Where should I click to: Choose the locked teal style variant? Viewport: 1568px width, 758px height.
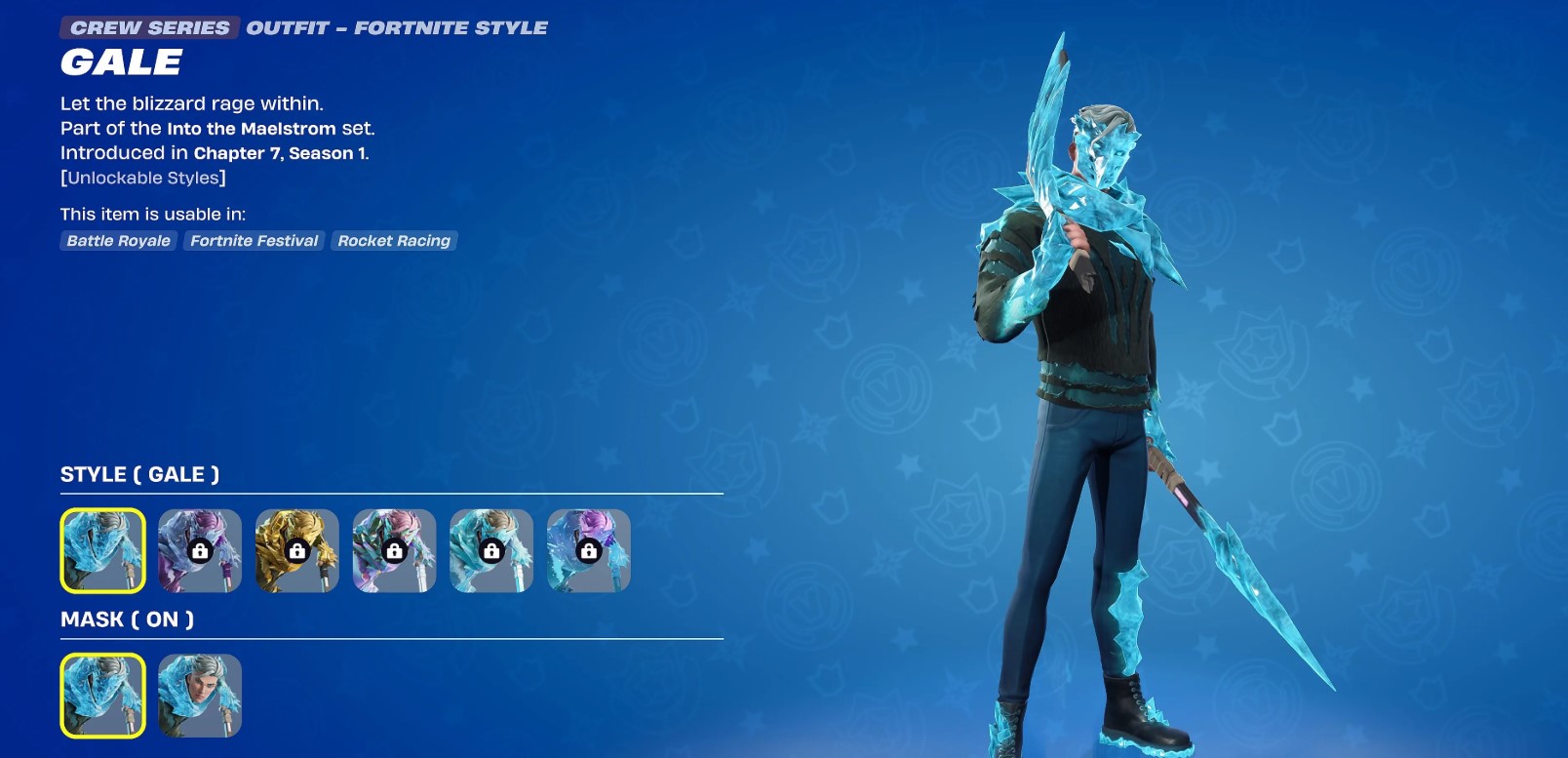[491, 550]
